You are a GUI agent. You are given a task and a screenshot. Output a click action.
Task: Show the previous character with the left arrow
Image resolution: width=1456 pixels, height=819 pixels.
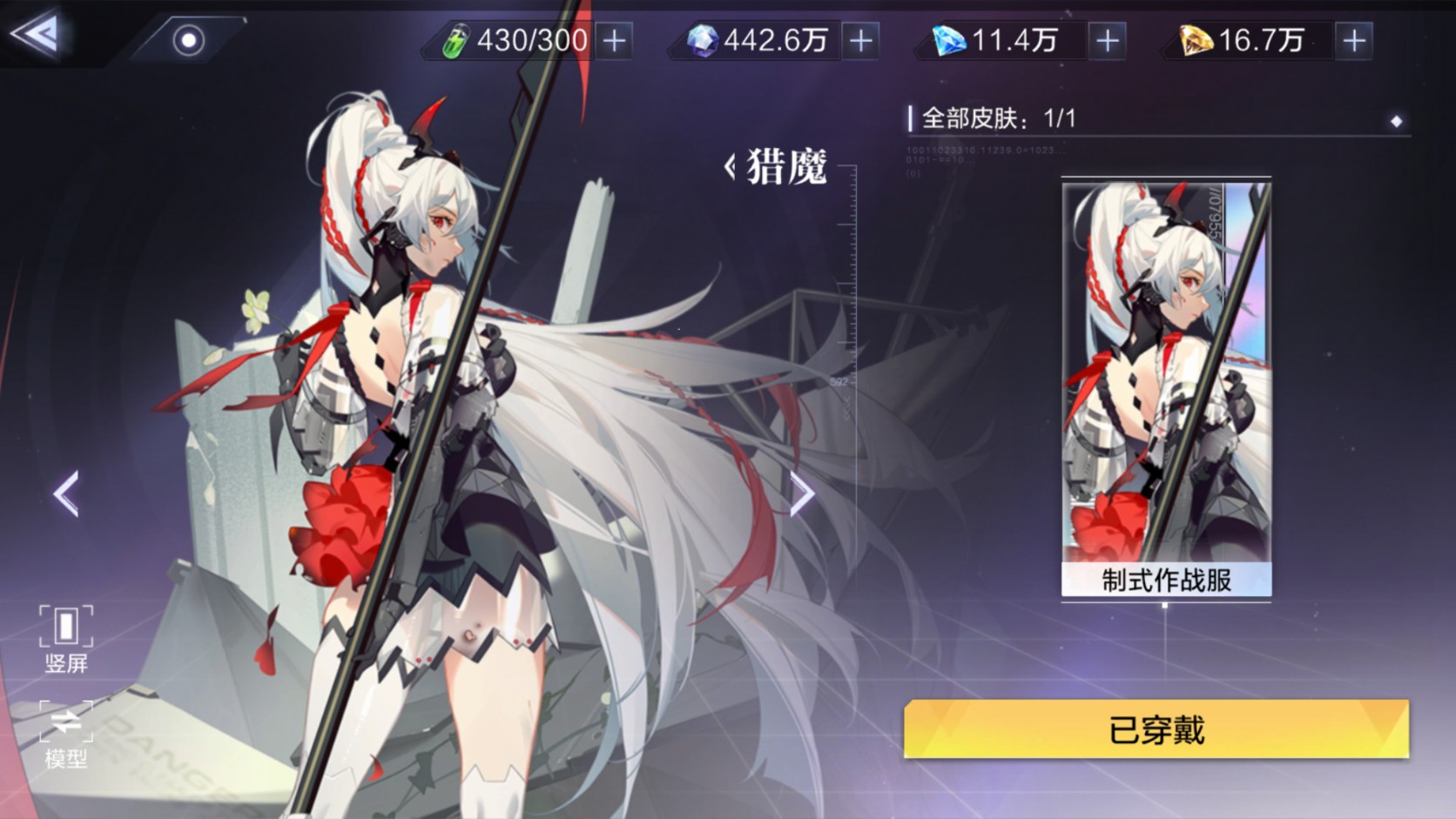[66, 493]
